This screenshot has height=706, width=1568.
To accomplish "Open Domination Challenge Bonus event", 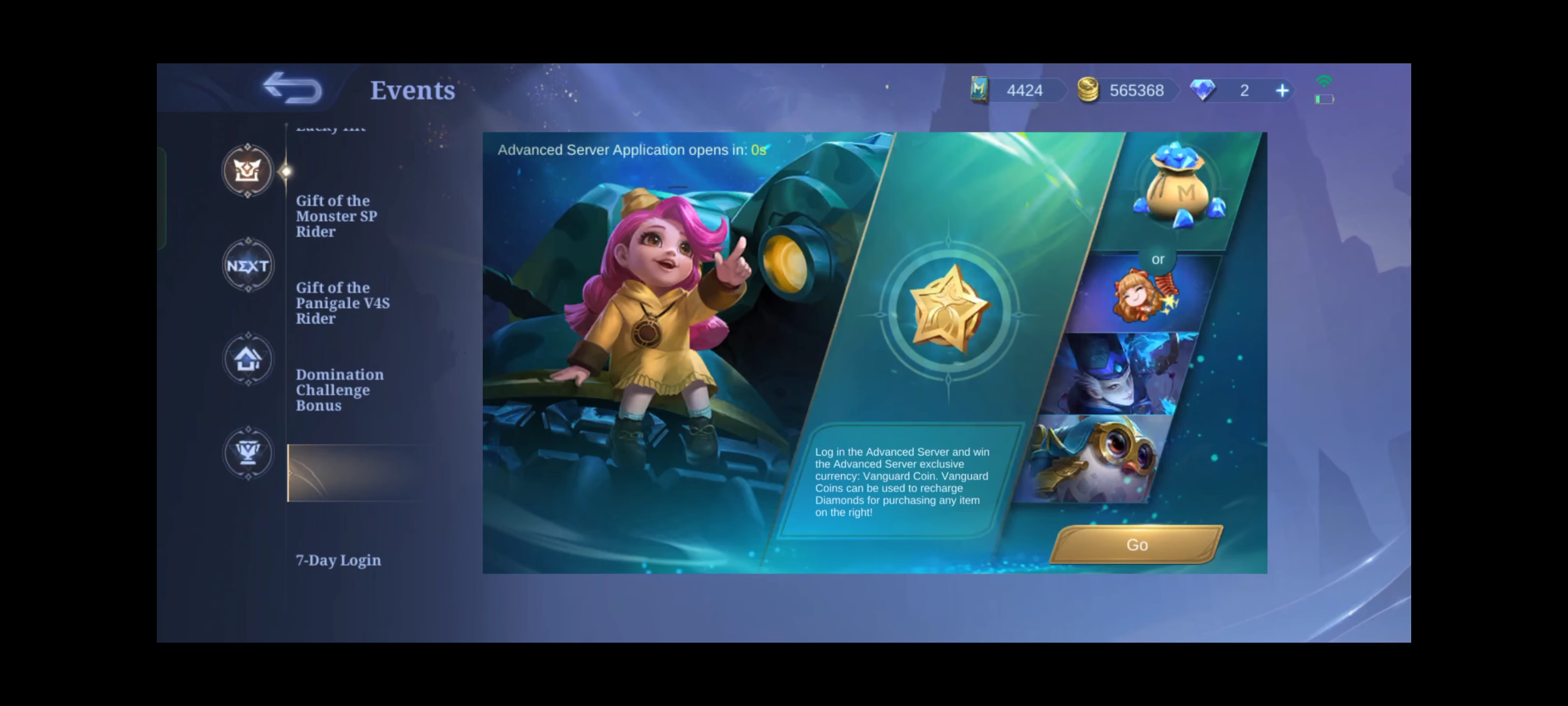I will pos(340,390).
